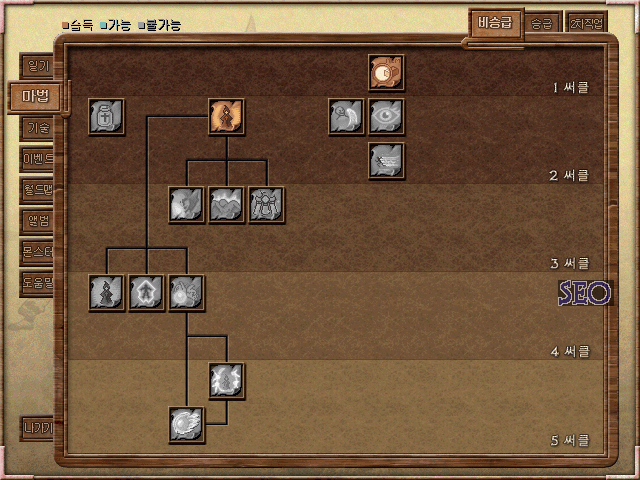Select the 2차직업 tab
This screenshot has width=640, height=480.
click(x=586, y=23)
